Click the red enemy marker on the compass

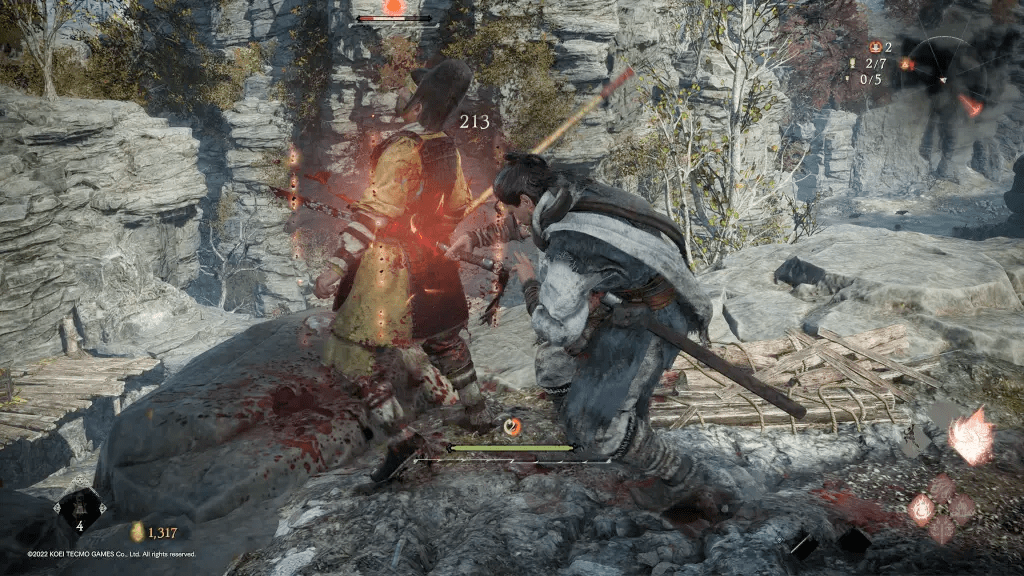[x=971, y=104]
